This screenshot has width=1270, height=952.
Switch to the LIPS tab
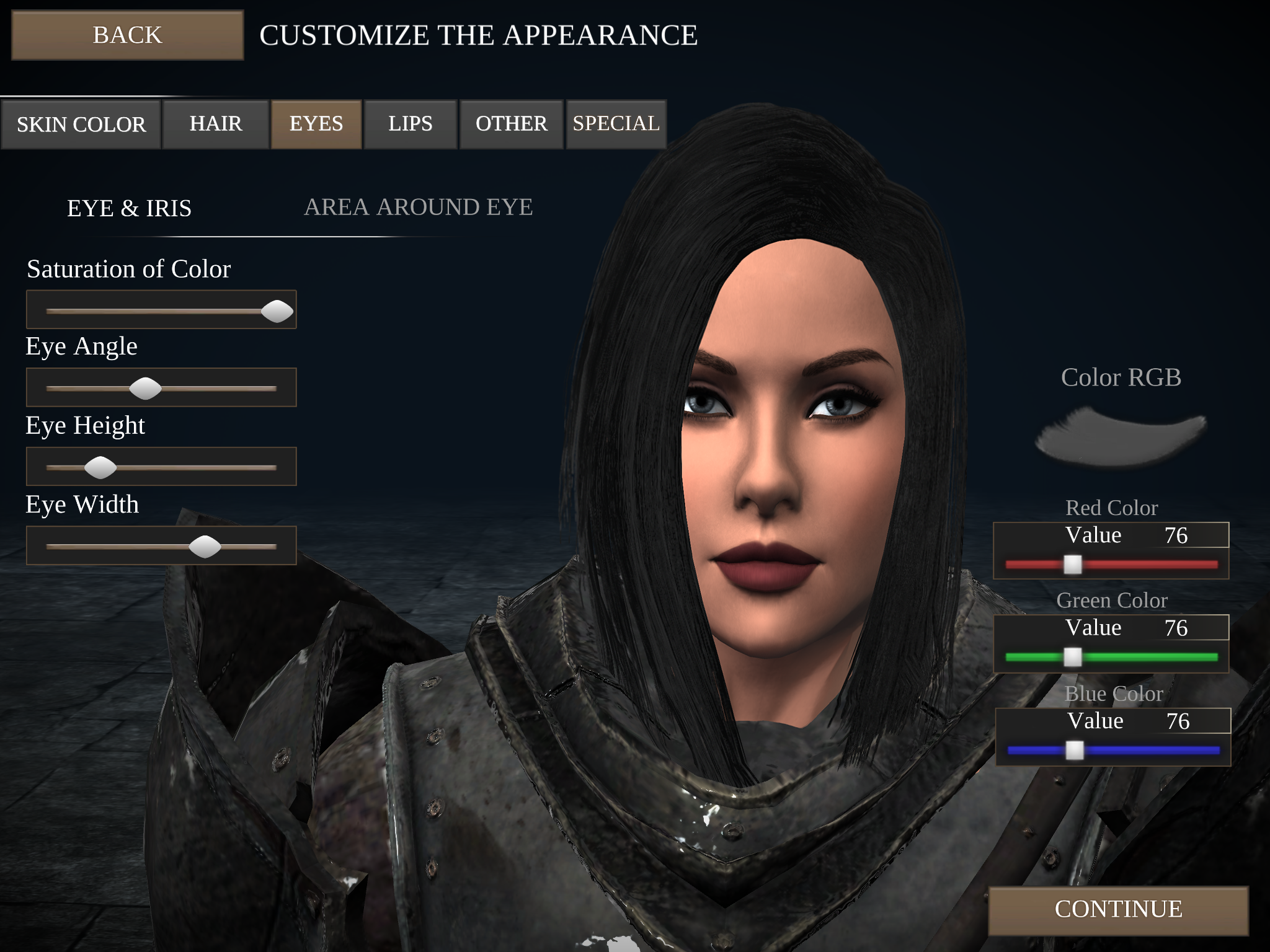coord(410,123)
